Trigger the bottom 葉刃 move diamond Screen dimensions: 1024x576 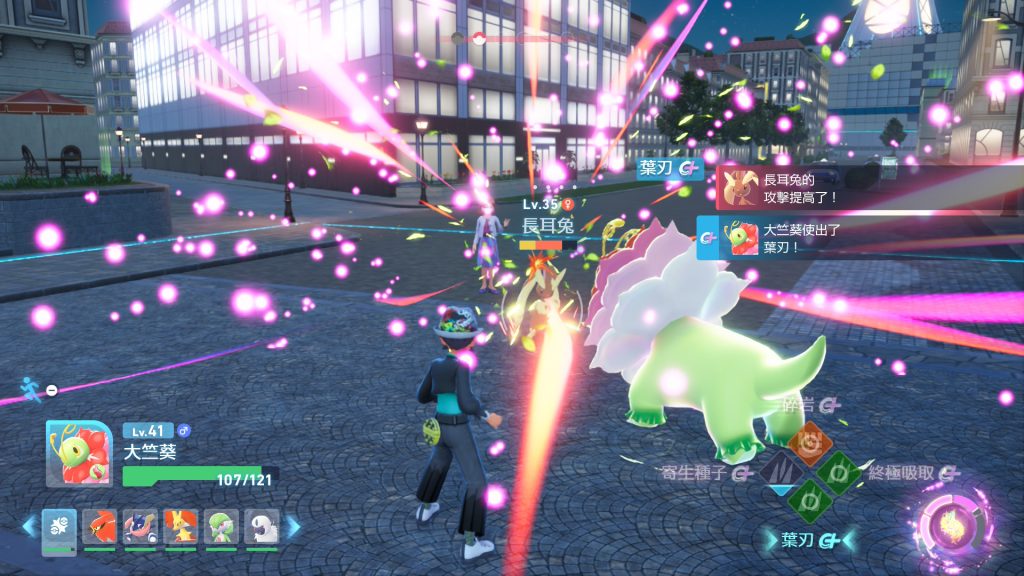808,498
